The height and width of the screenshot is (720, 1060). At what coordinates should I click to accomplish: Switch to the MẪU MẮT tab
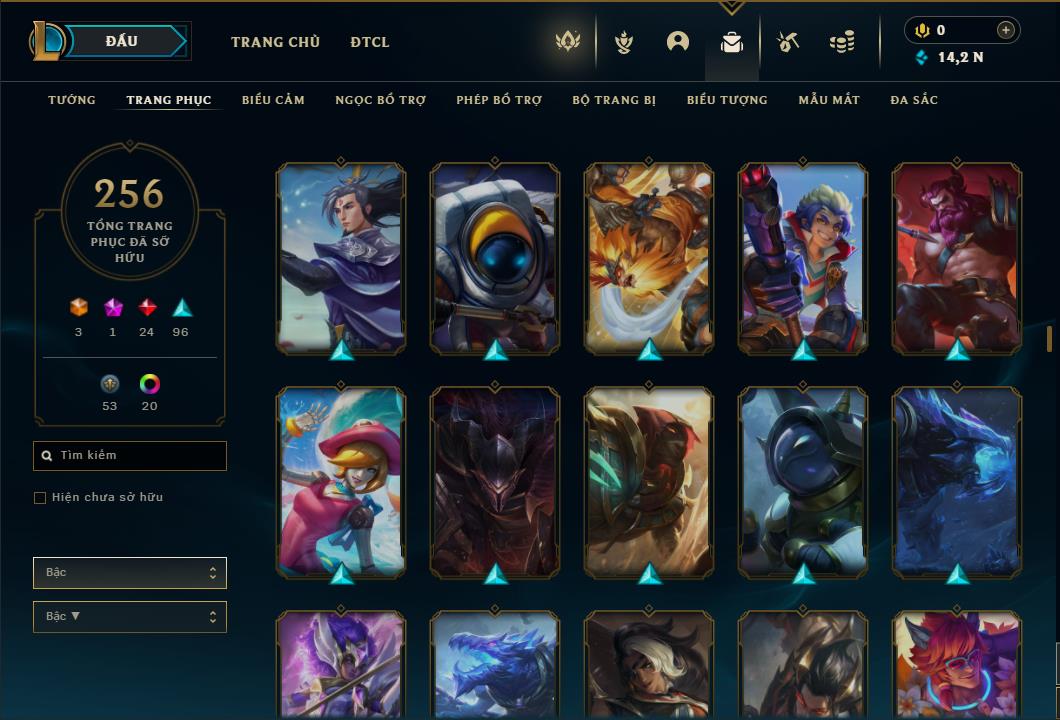pos(829,100)
